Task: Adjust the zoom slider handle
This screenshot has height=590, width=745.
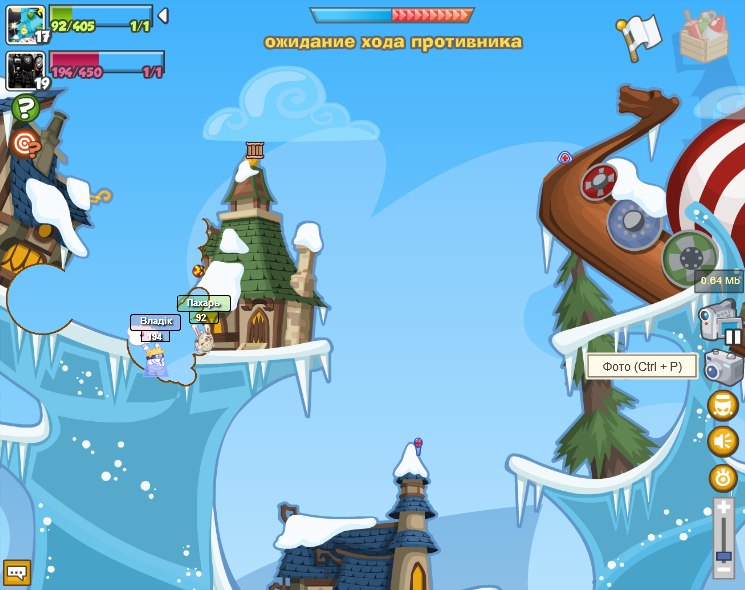Action: pyautogui.click(x=723, y=556)
